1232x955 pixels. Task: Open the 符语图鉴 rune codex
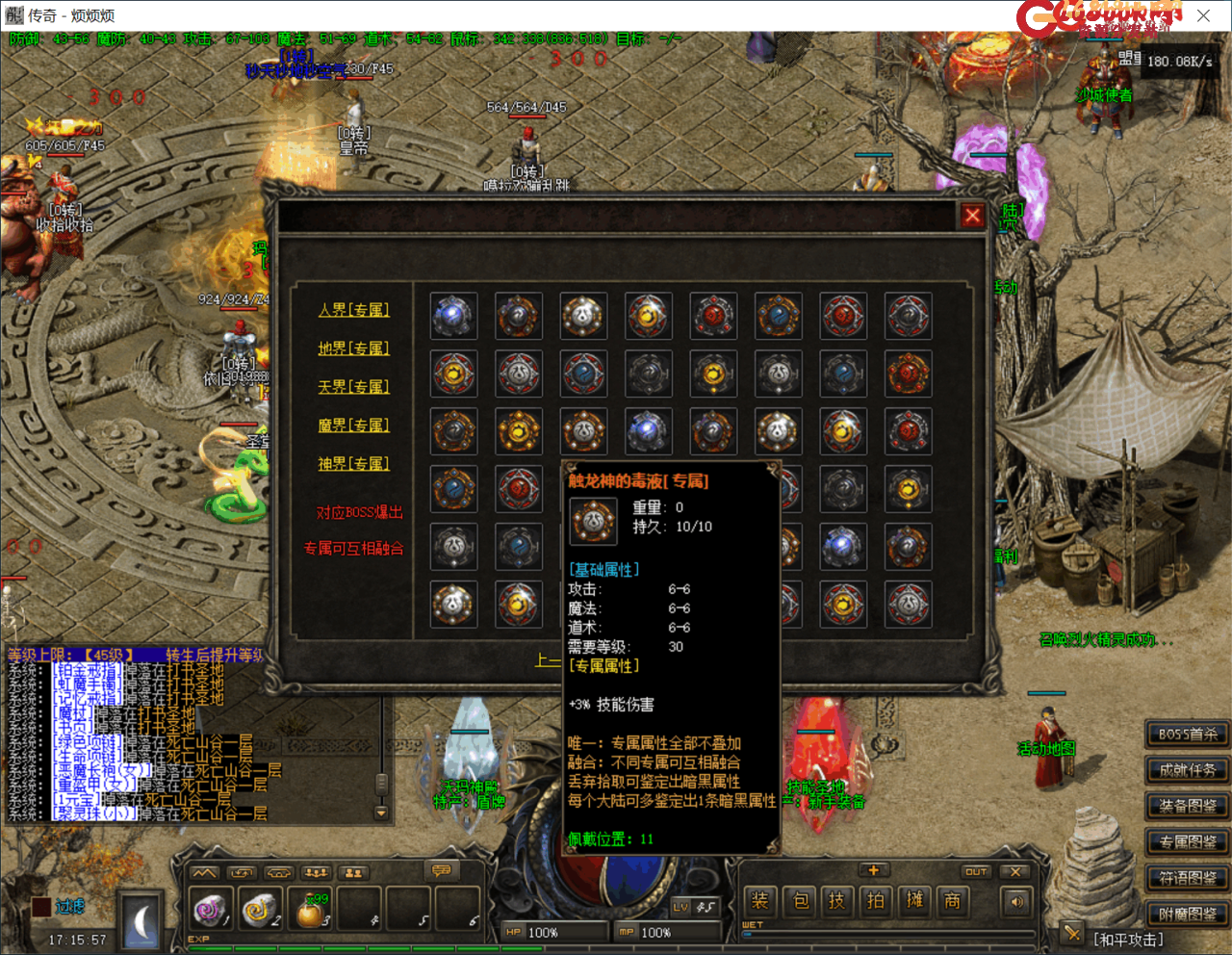1187,878
